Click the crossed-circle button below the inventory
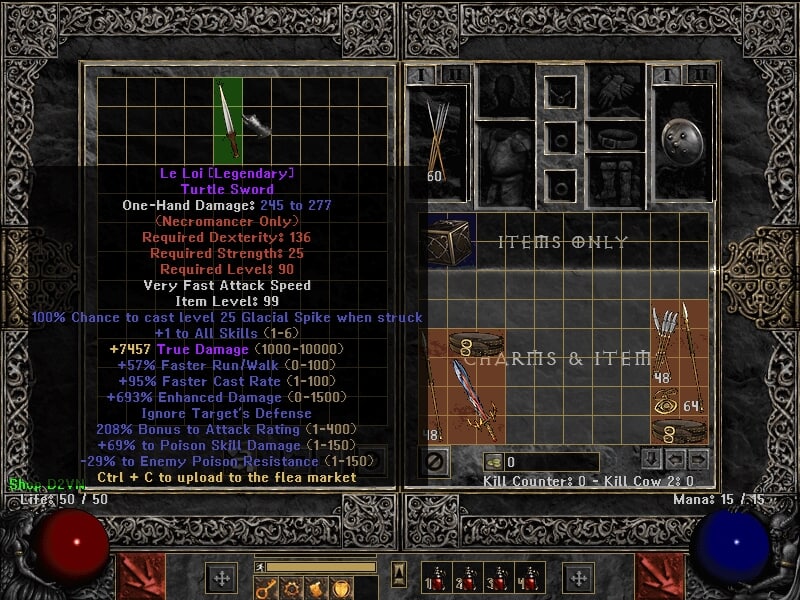 tap(436, 462)
